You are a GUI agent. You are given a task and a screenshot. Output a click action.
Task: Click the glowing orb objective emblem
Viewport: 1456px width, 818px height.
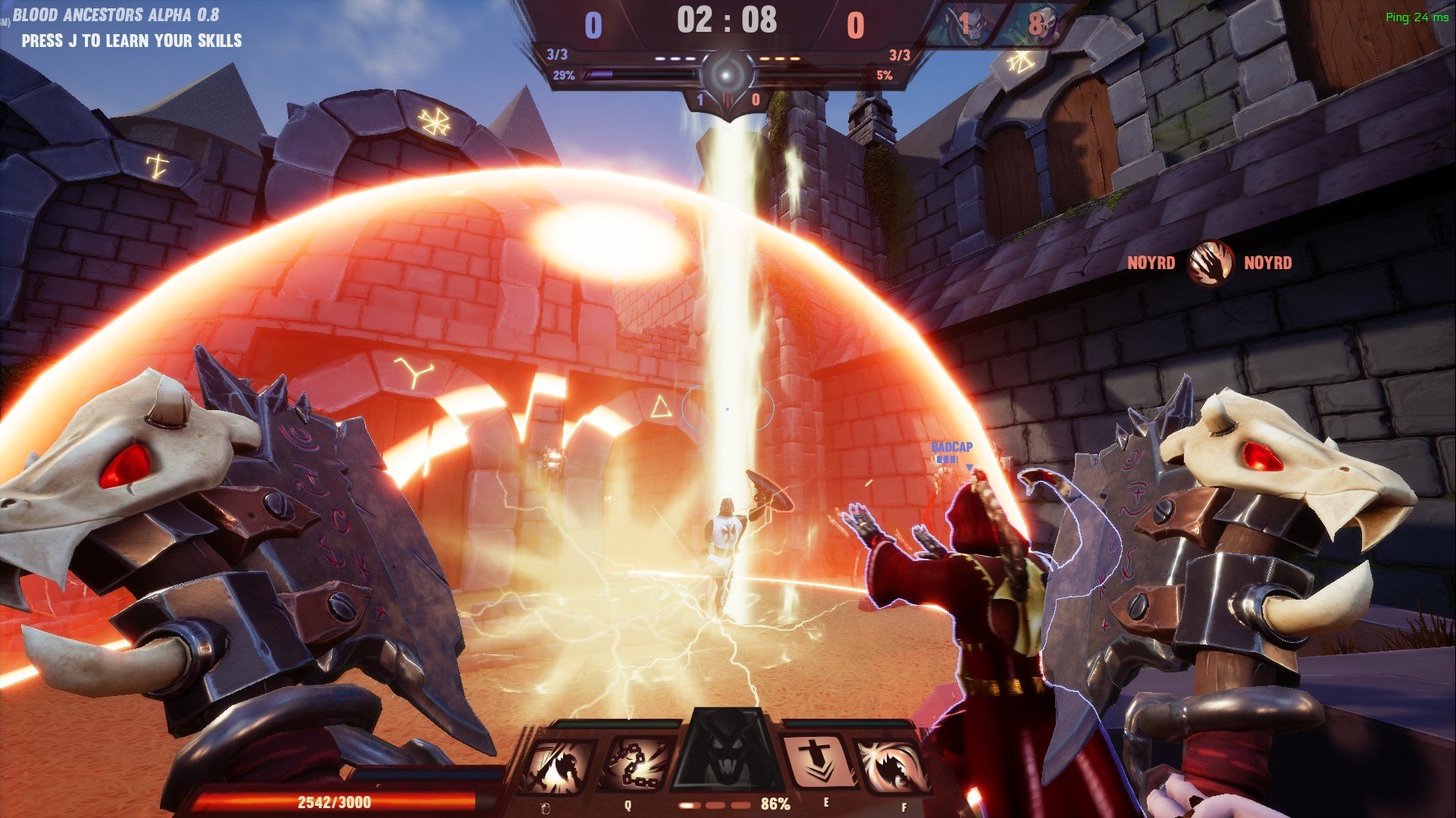tap(727, 75)
